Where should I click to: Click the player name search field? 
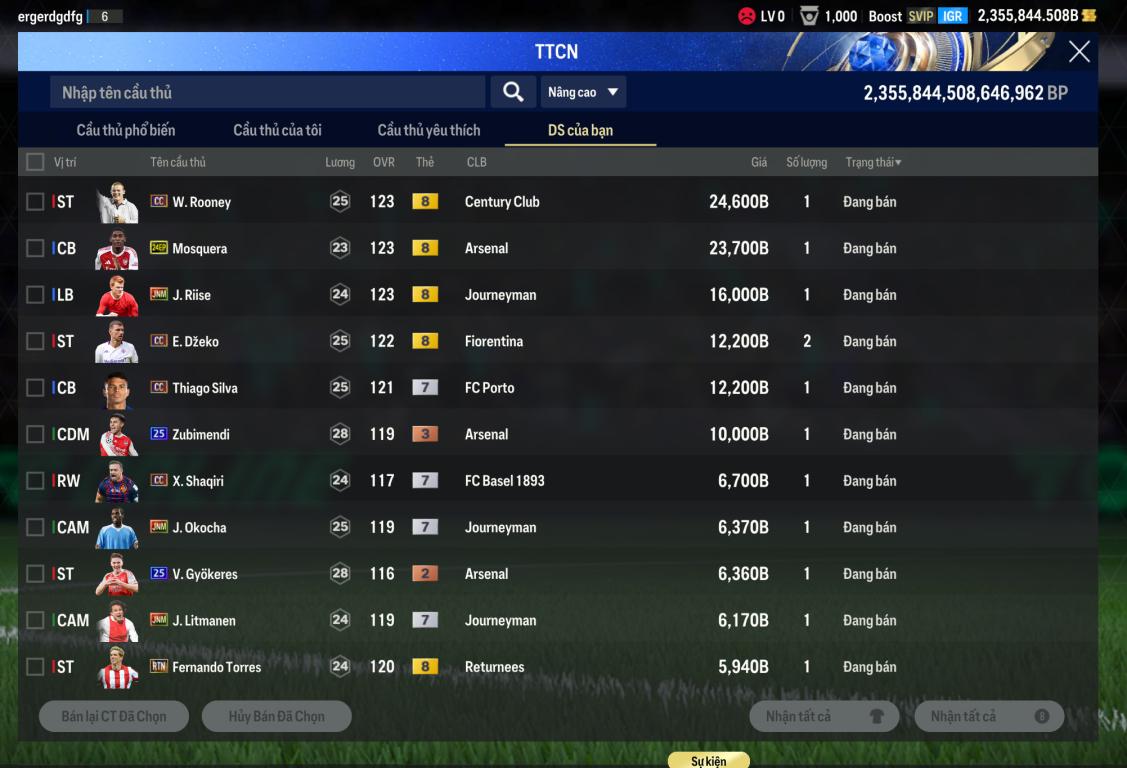click(267, 92)
